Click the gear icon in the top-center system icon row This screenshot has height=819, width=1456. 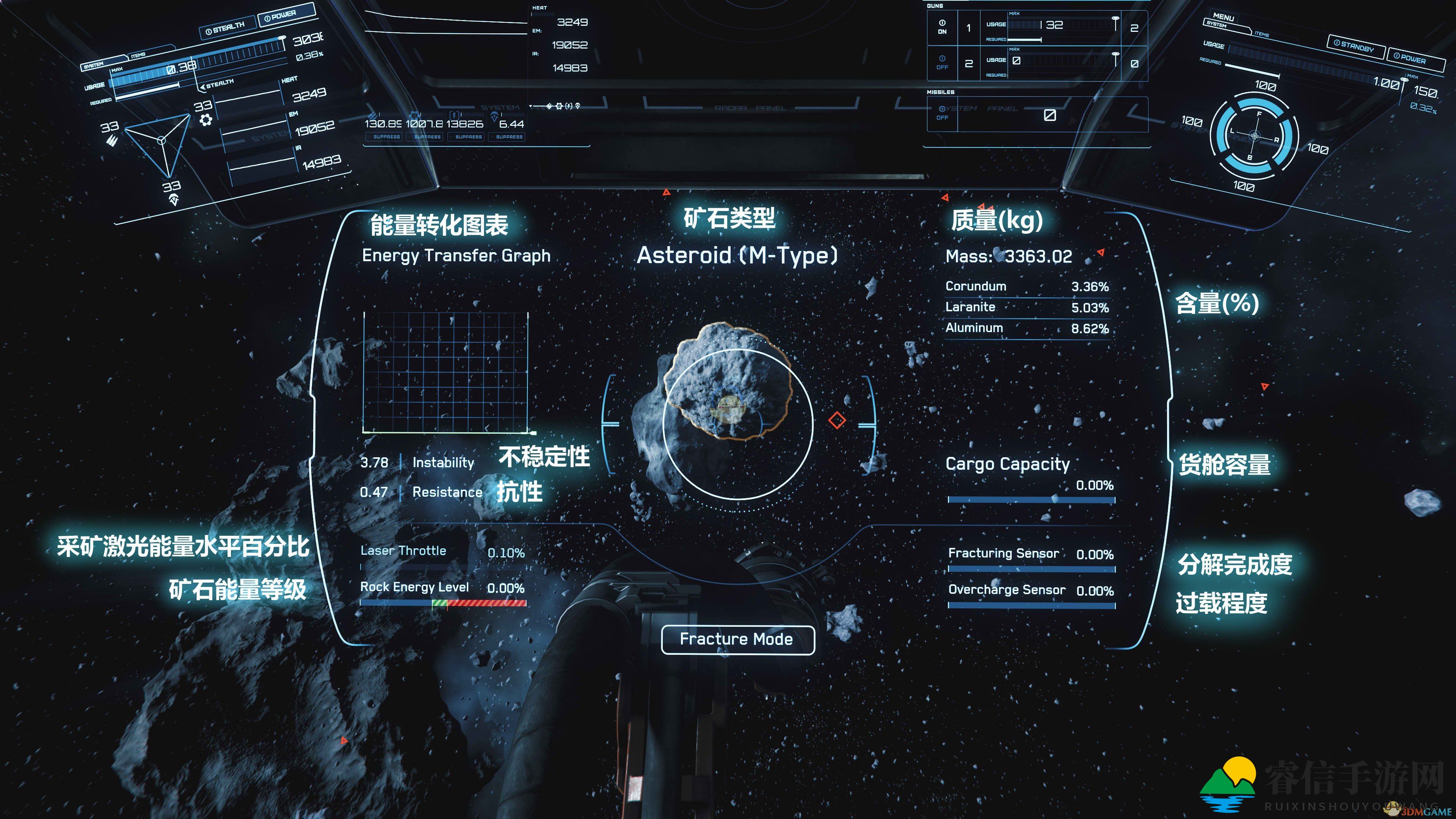[x=559, y=106]
